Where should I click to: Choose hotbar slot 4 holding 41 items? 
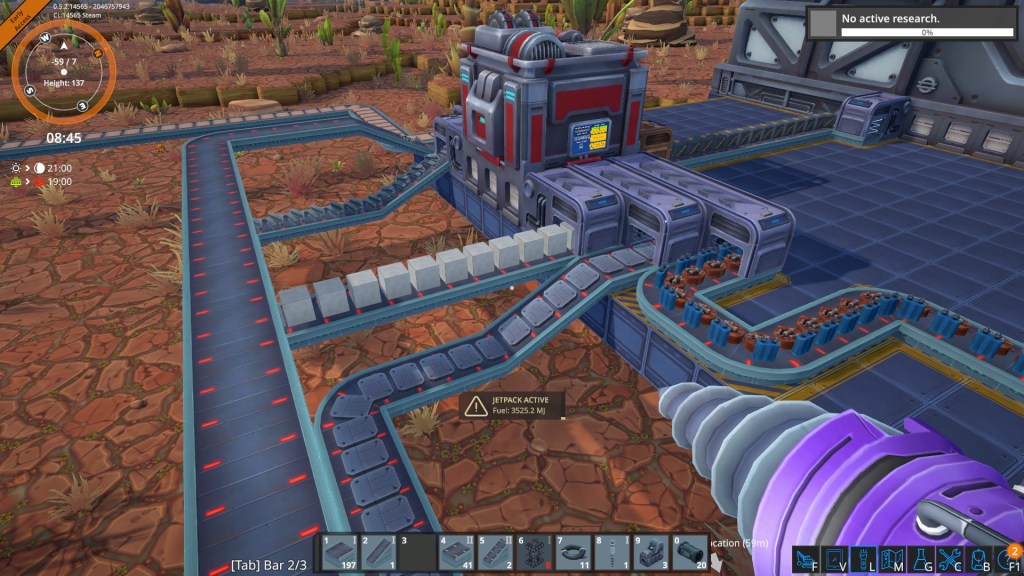456,553
